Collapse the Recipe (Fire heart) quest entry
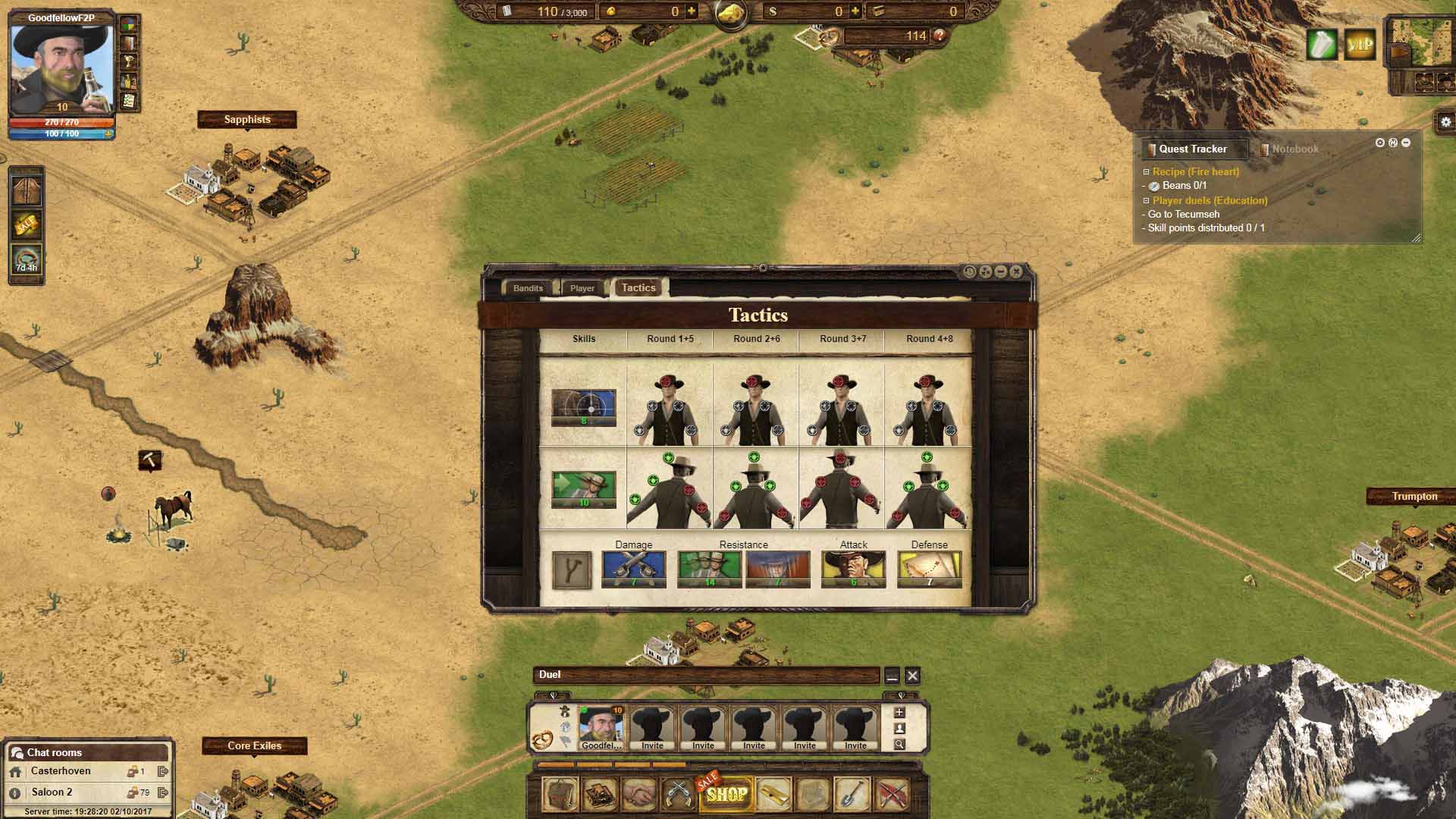The height and width of the screenshot is (819, 1456). pos(1147,172)
